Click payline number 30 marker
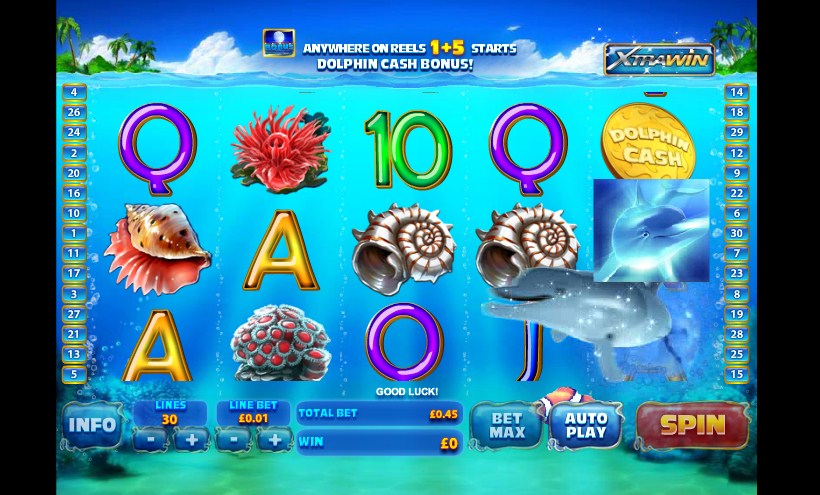The image size is (820, 495). coord(737,233)
